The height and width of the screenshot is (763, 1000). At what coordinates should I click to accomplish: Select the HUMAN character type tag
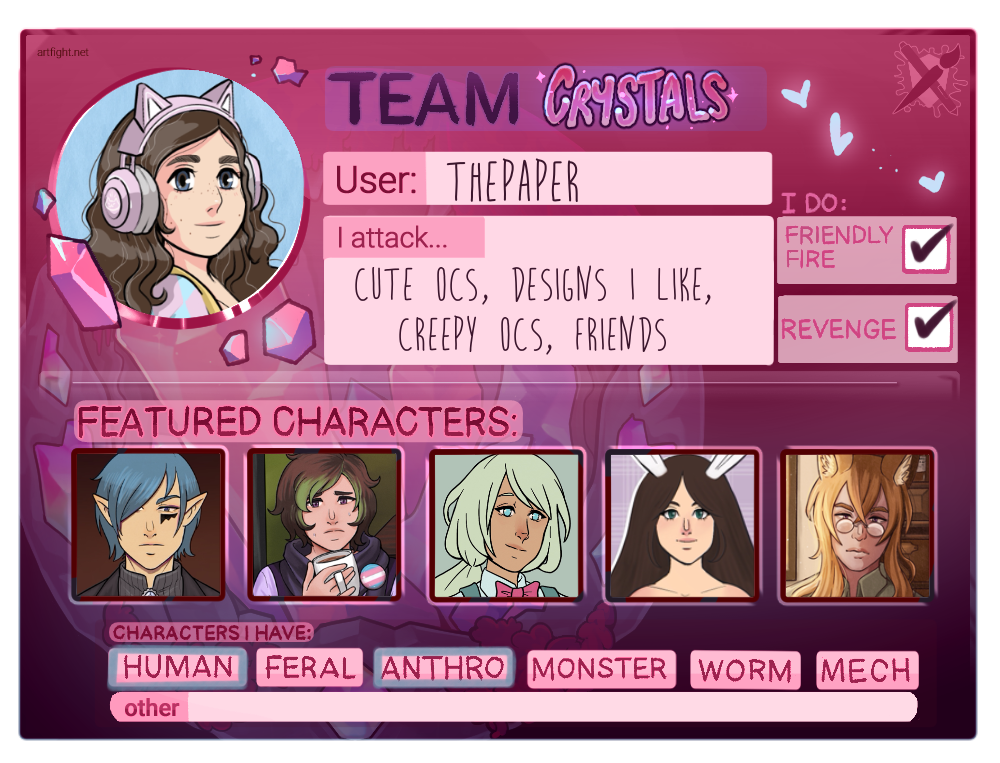tap(177, 668)
